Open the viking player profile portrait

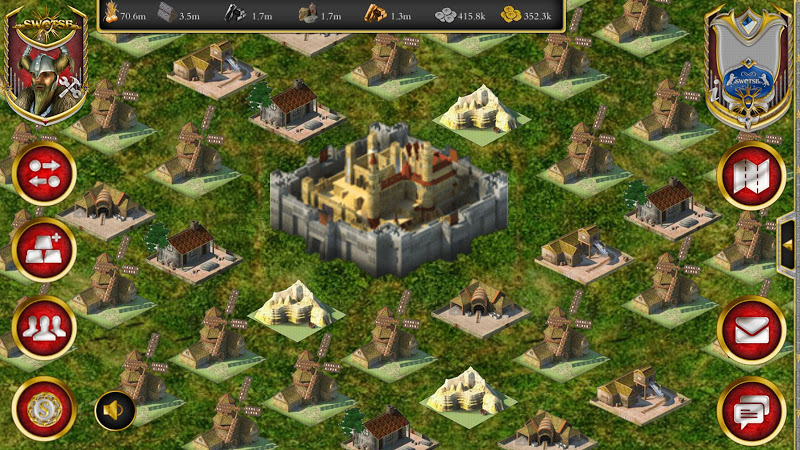[46, 65]
